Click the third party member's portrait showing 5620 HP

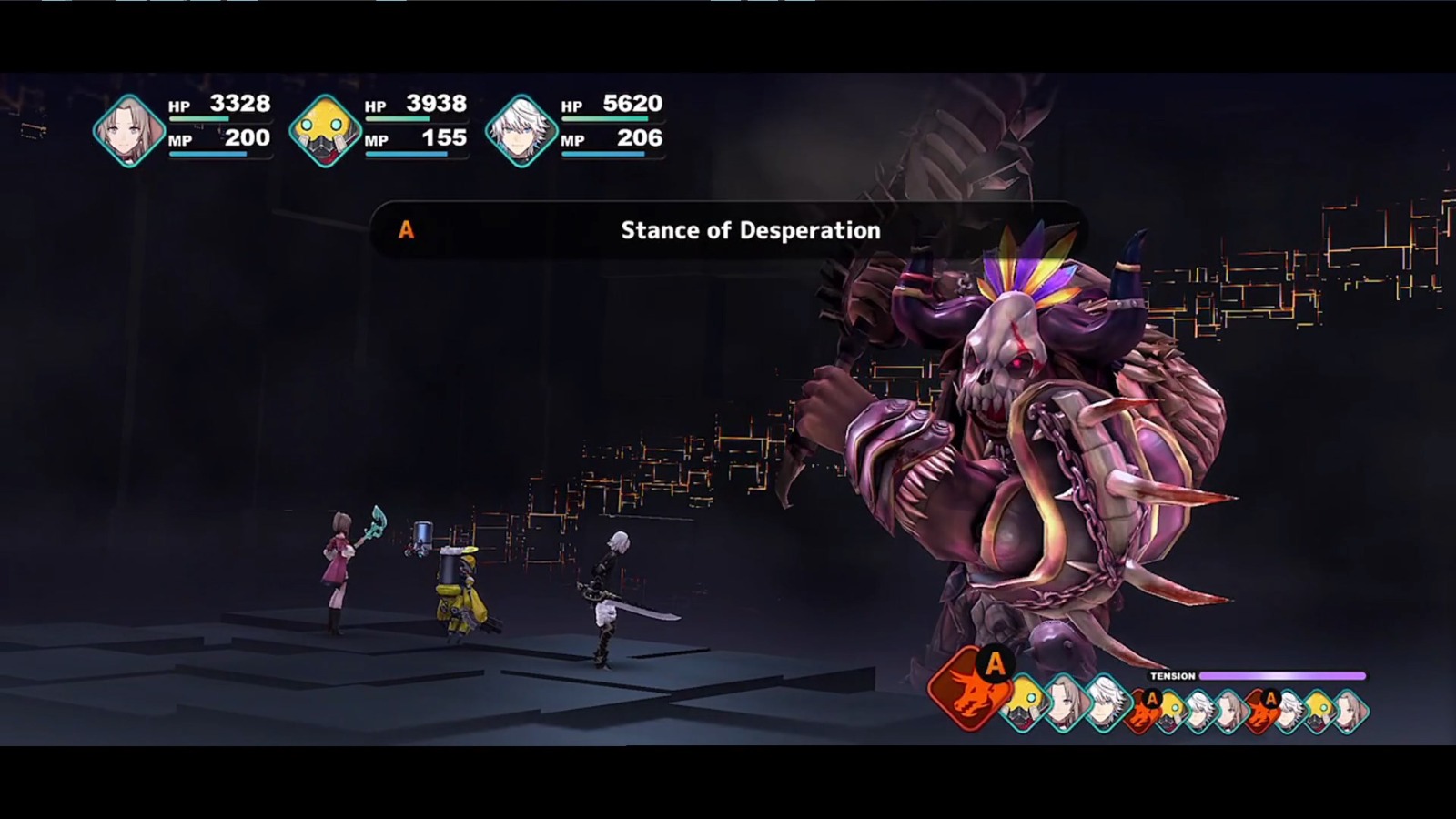pyautogui.click(x=523, y=127)
